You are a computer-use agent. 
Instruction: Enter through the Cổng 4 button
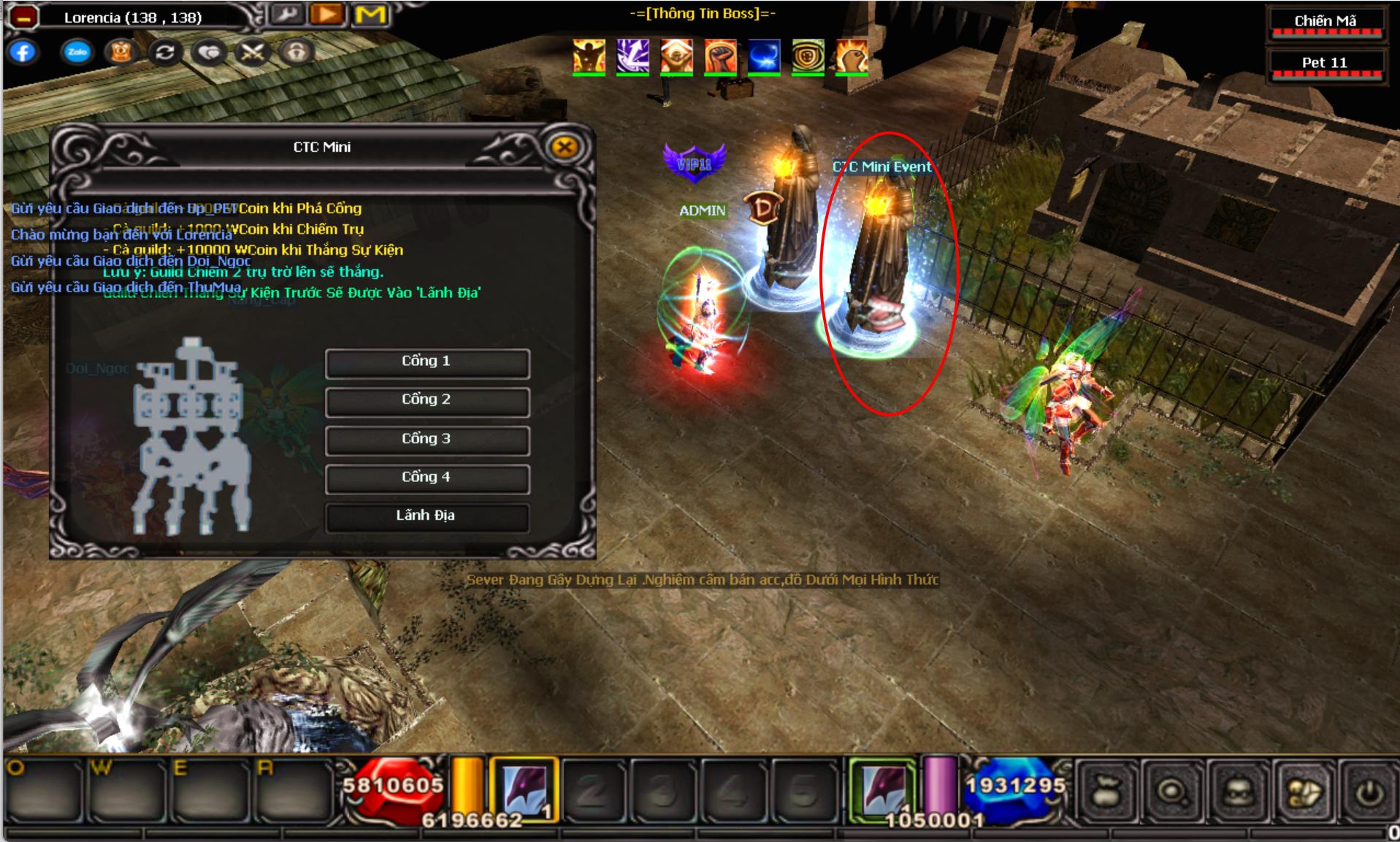tap(427, 478)
